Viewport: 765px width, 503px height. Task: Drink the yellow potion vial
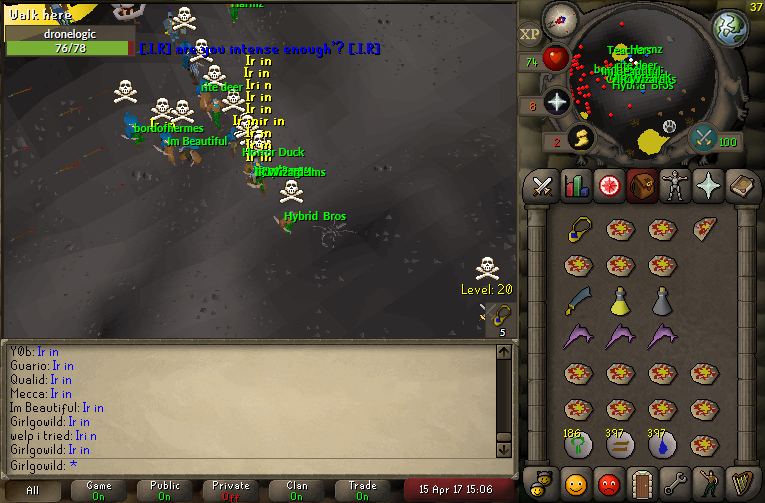coord(620,300)
